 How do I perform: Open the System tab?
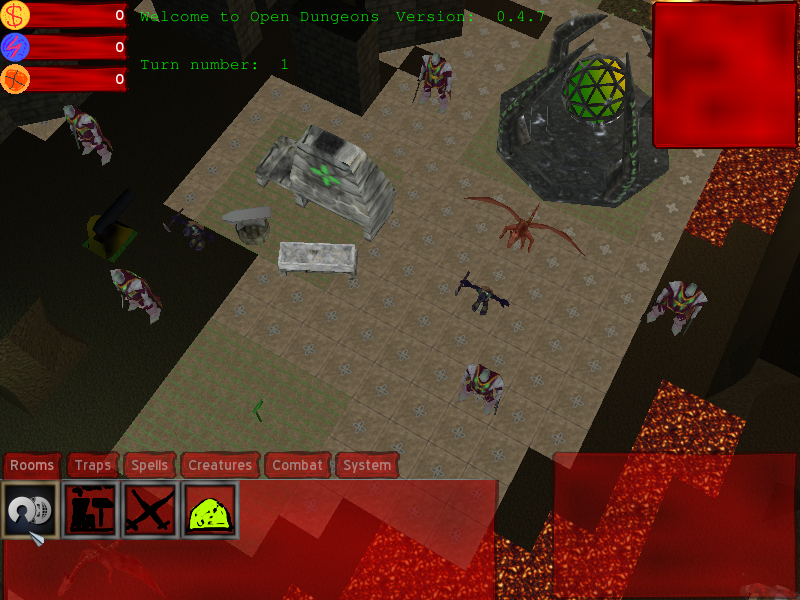(367, 465)
